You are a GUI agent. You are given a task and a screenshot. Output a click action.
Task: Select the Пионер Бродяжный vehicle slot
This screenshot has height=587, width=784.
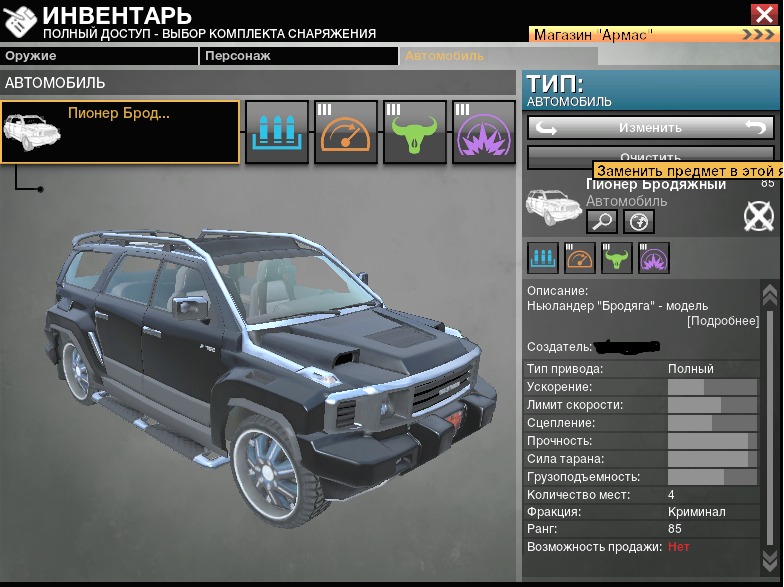point(121,131)
